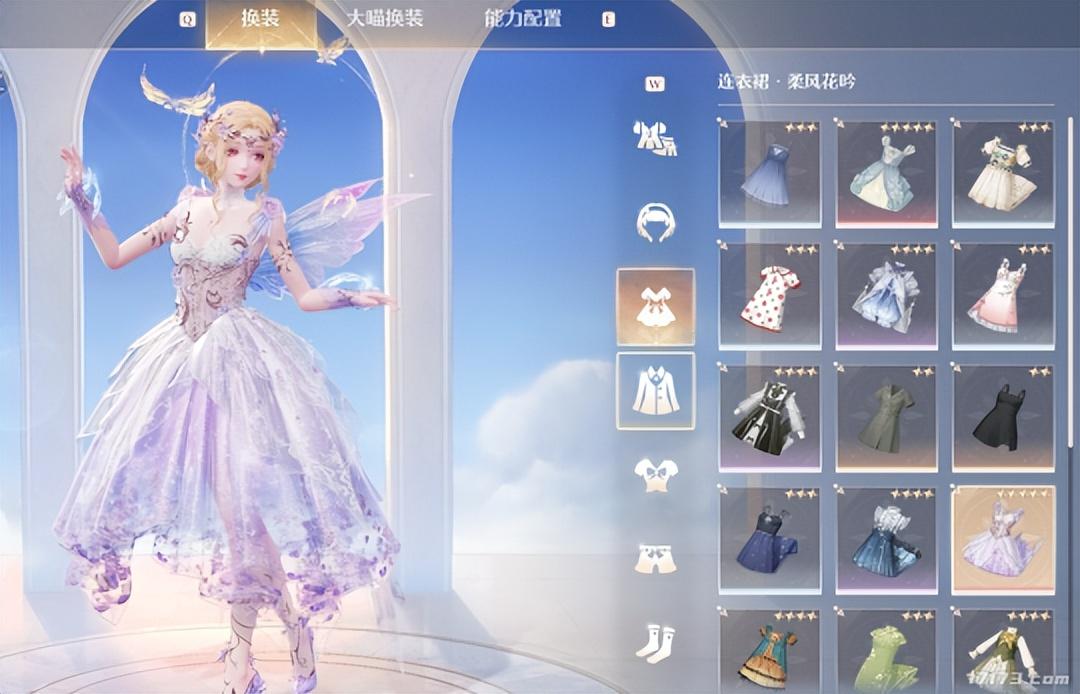Equip the white dress with red polka dots
The image size is (1080, 694).
(769, 296)
